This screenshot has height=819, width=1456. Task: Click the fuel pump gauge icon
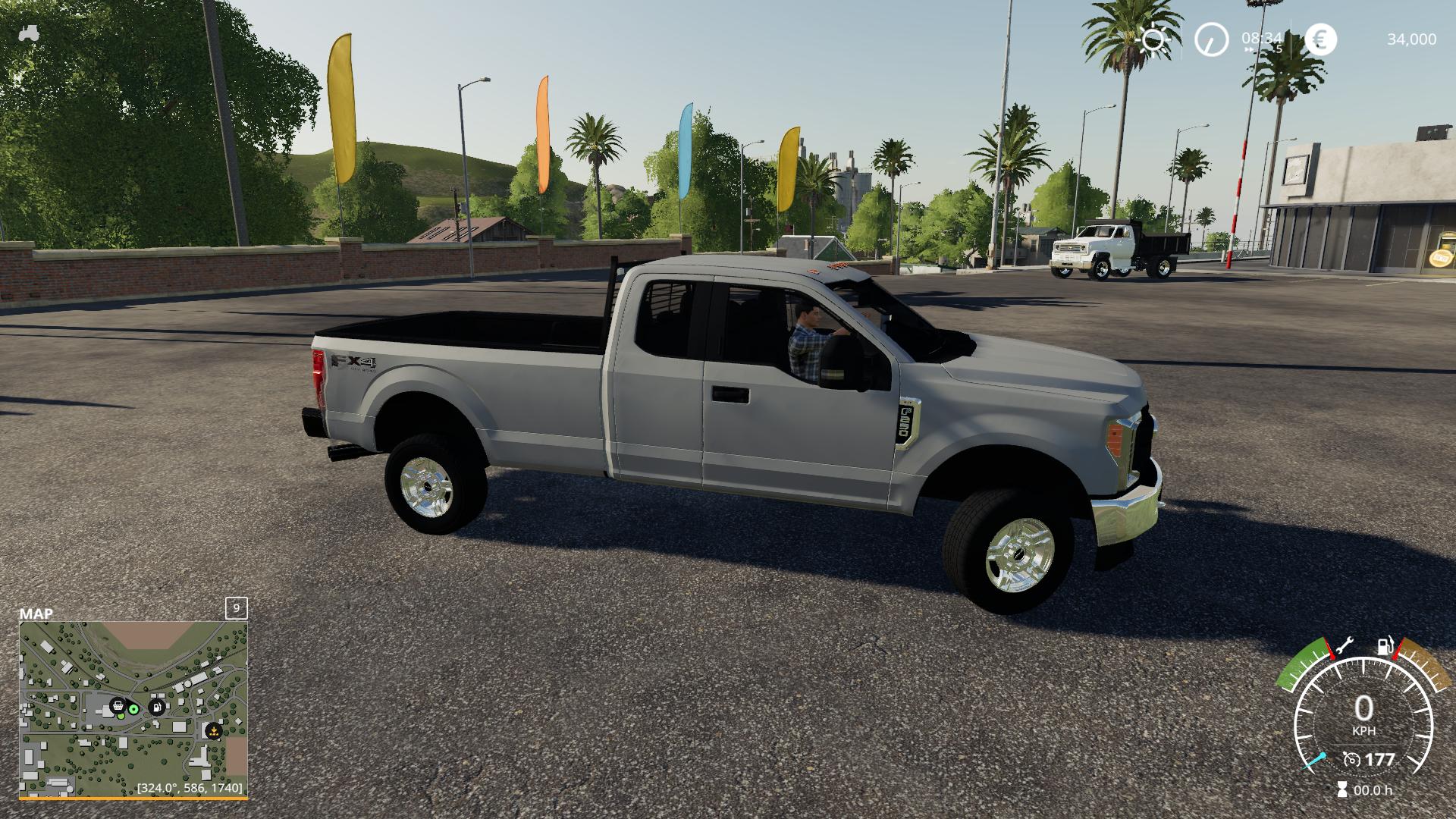pos(1386,646)
